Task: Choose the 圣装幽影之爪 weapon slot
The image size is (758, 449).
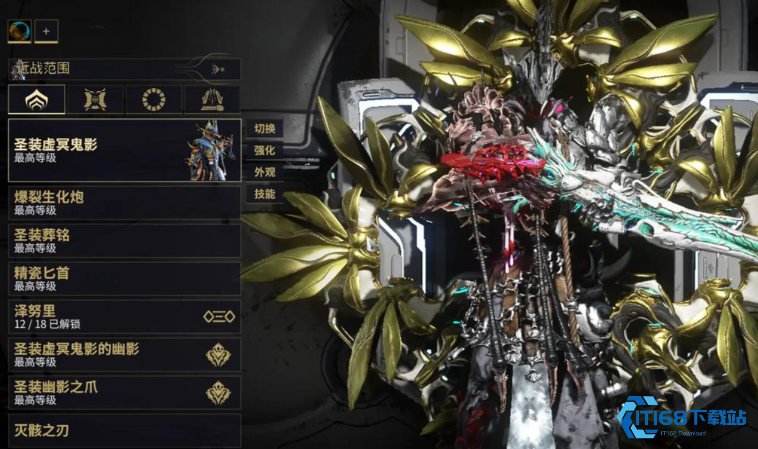Action: (124, 392)
